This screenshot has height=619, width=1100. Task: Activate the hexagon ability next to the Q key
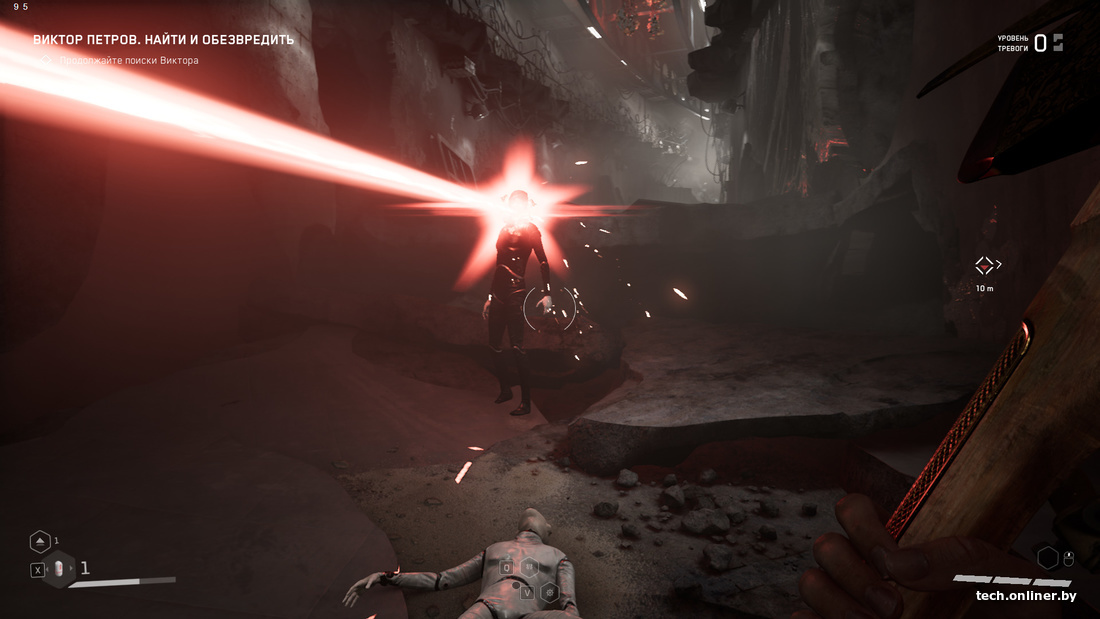pyautogui.click(x=529, y=568)
